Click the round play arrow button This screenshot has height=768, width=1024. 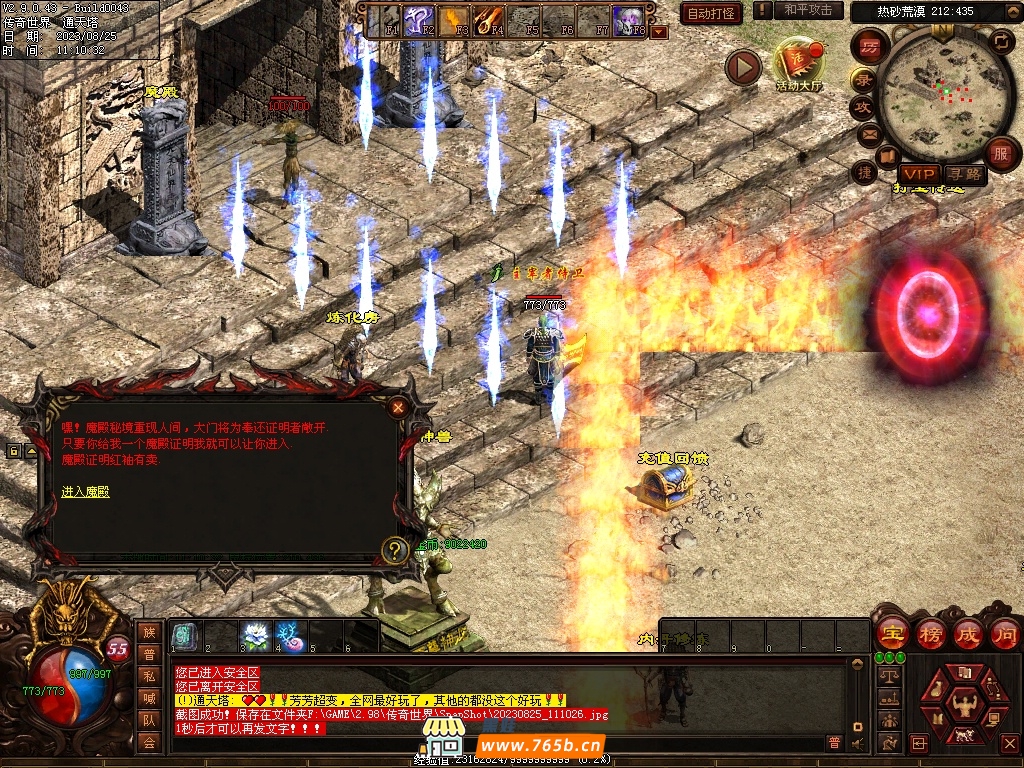coord(743,68)
